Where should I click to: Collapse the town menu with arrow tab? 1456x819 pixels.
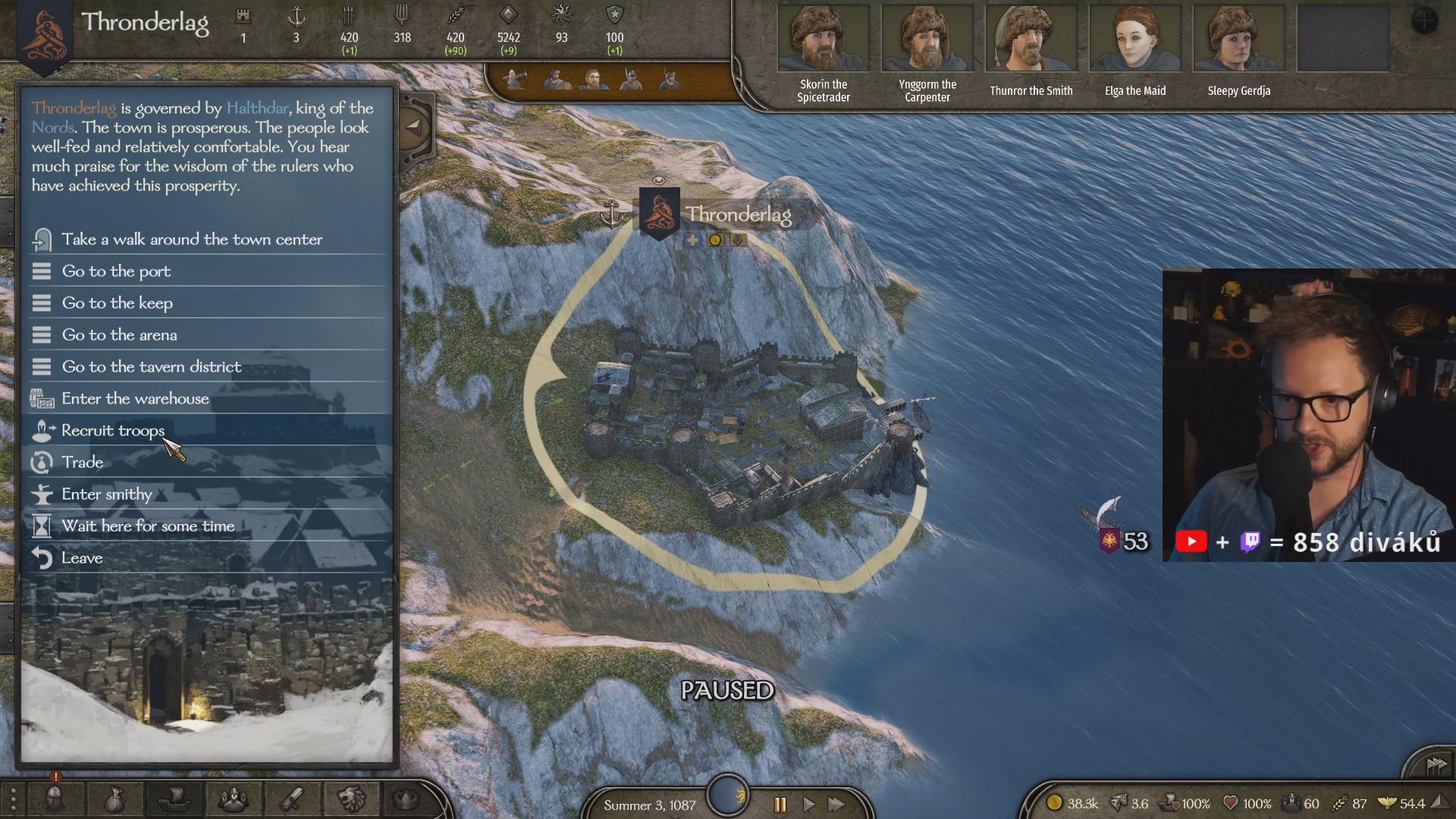414,127
